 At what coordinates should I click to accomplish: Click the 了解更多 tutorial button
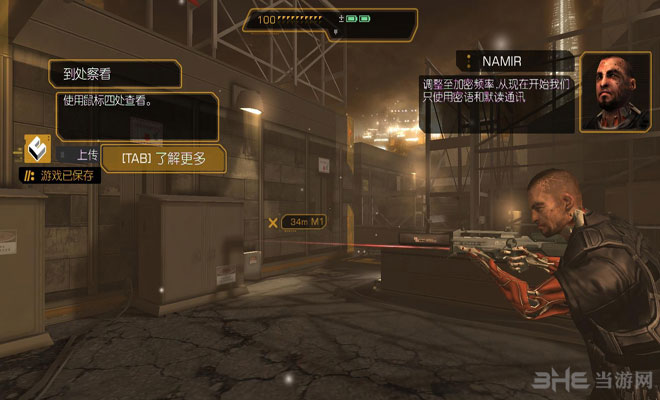[x=163, y=158]
